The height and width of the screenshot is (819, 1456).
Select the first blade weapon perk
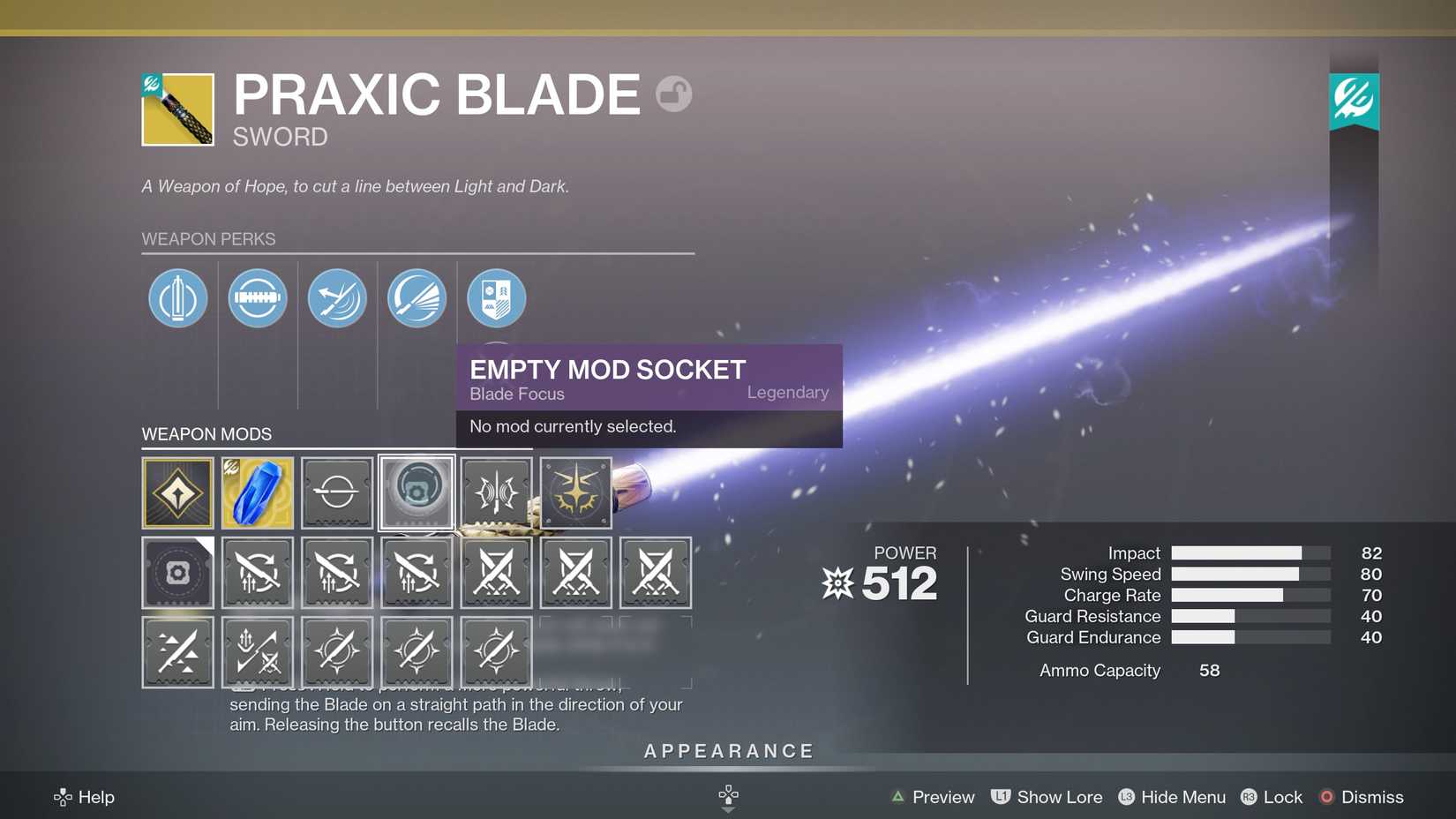177,298
